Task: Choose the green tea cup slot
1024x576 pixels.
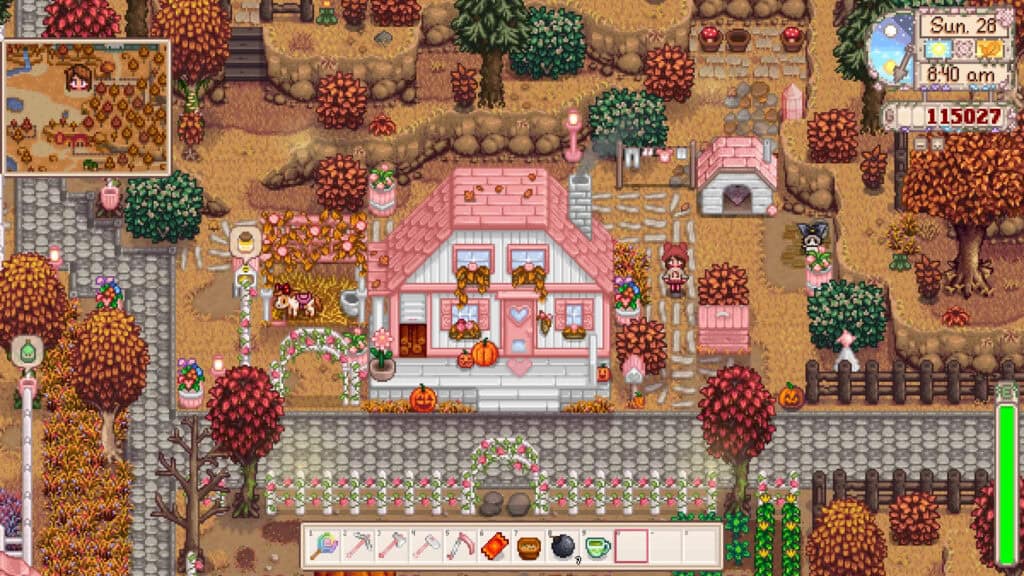Action: coord(597,546)
